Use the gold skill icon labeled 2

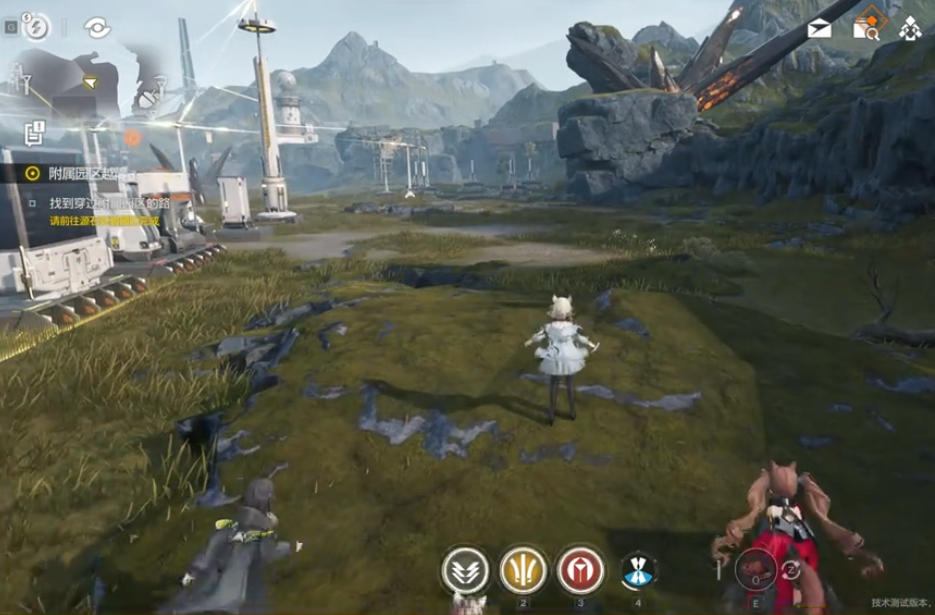pos(523,569)
